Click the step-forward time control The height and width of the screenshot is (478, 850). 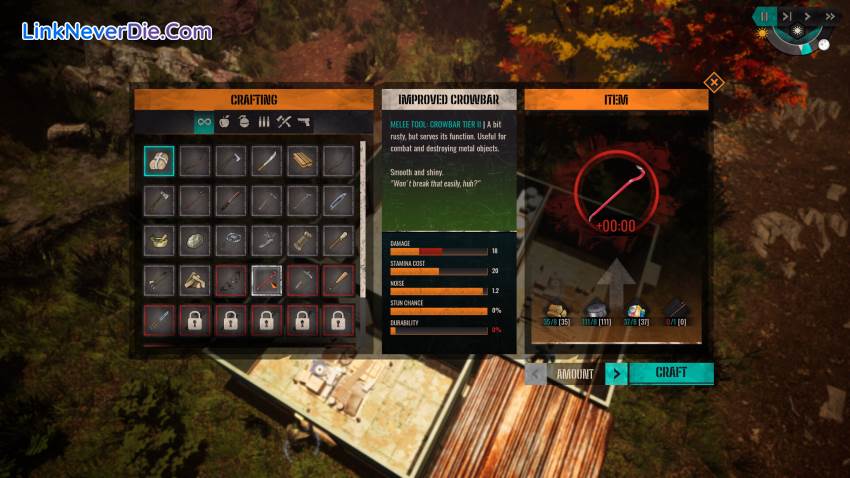pos(787,16)
